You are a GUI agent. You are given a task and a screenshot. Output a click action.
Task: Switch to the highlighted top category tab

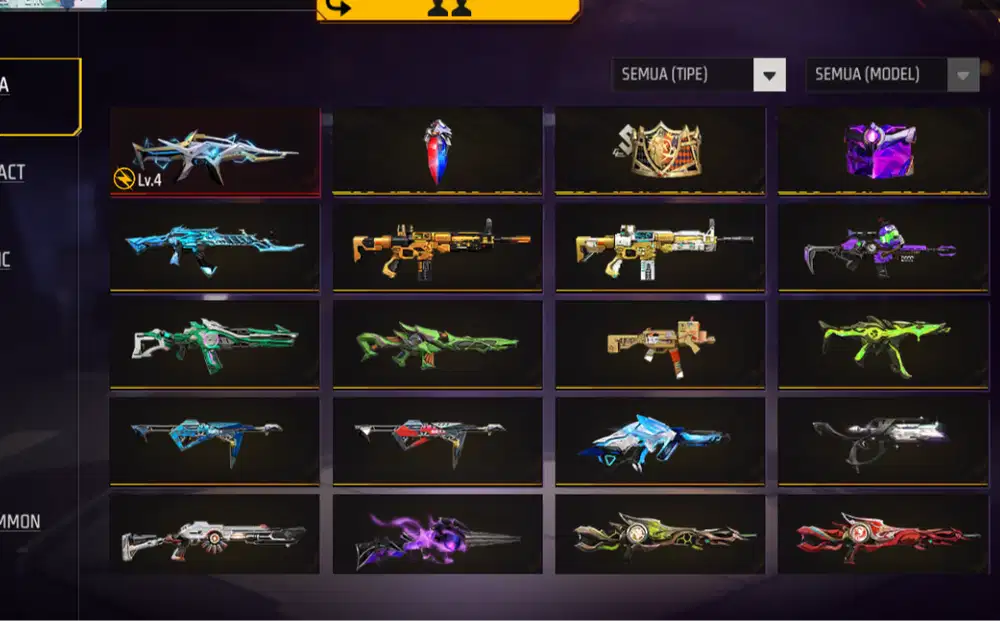[x=38, y=96]
